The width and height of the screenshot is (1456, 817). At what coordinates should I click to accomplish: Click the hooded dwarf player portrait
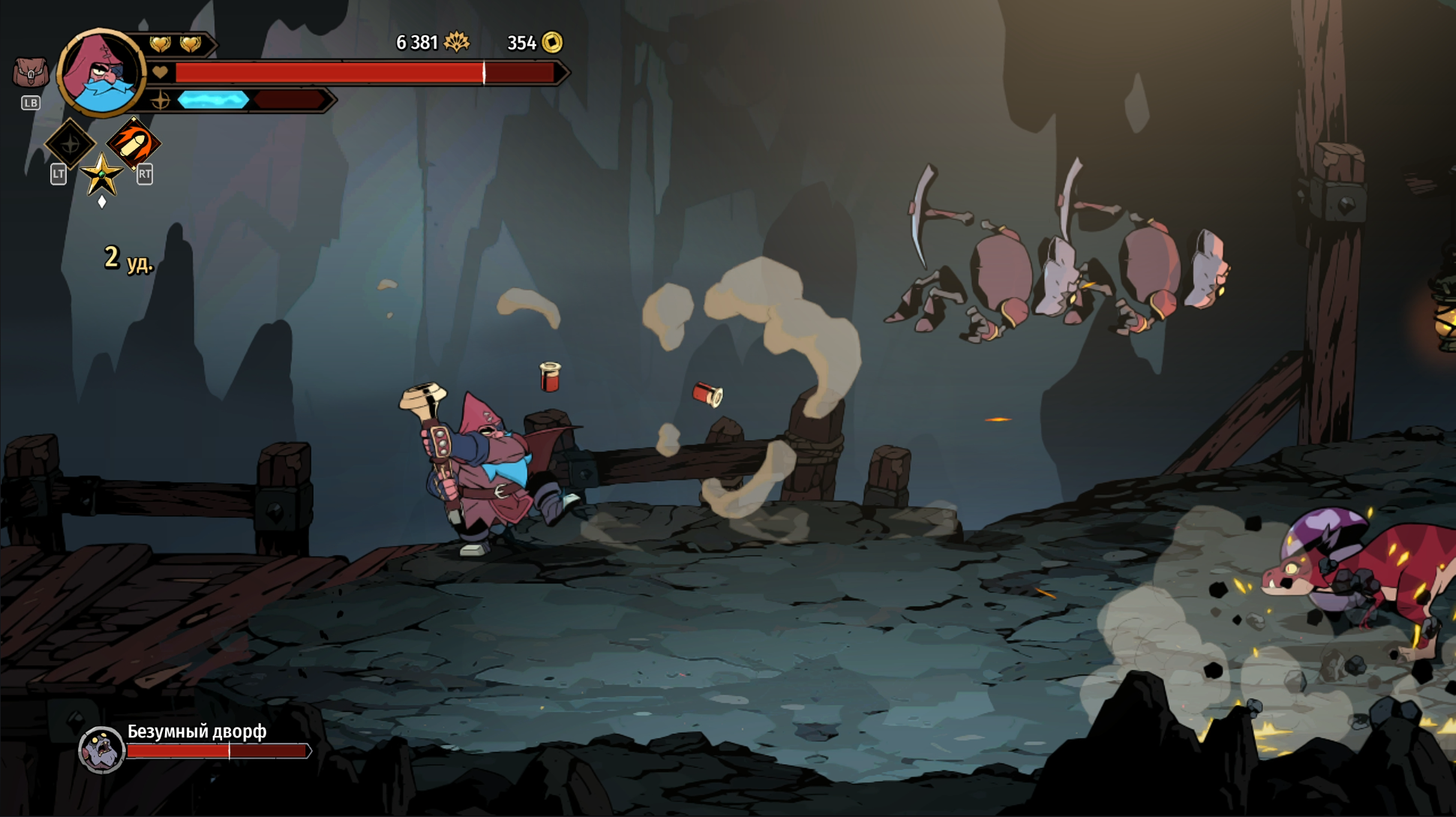pyautogui.click(x=101, y=73)
